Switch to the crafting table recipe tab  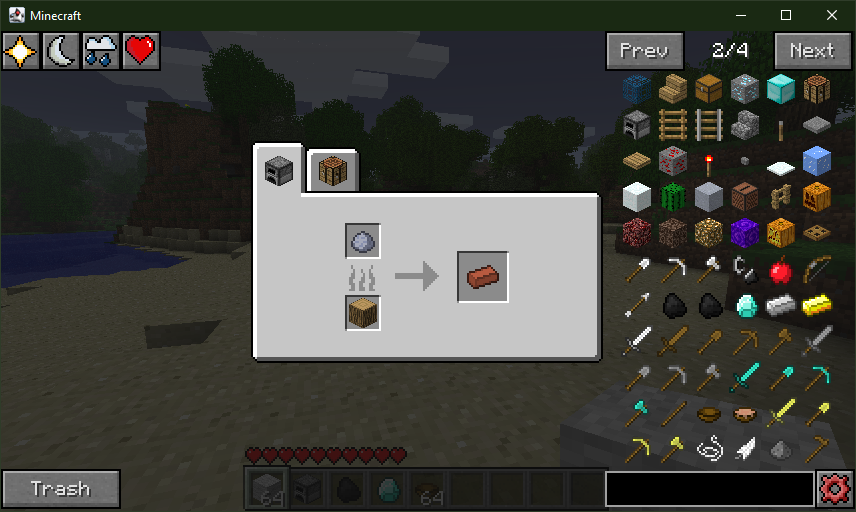point(332,172)
